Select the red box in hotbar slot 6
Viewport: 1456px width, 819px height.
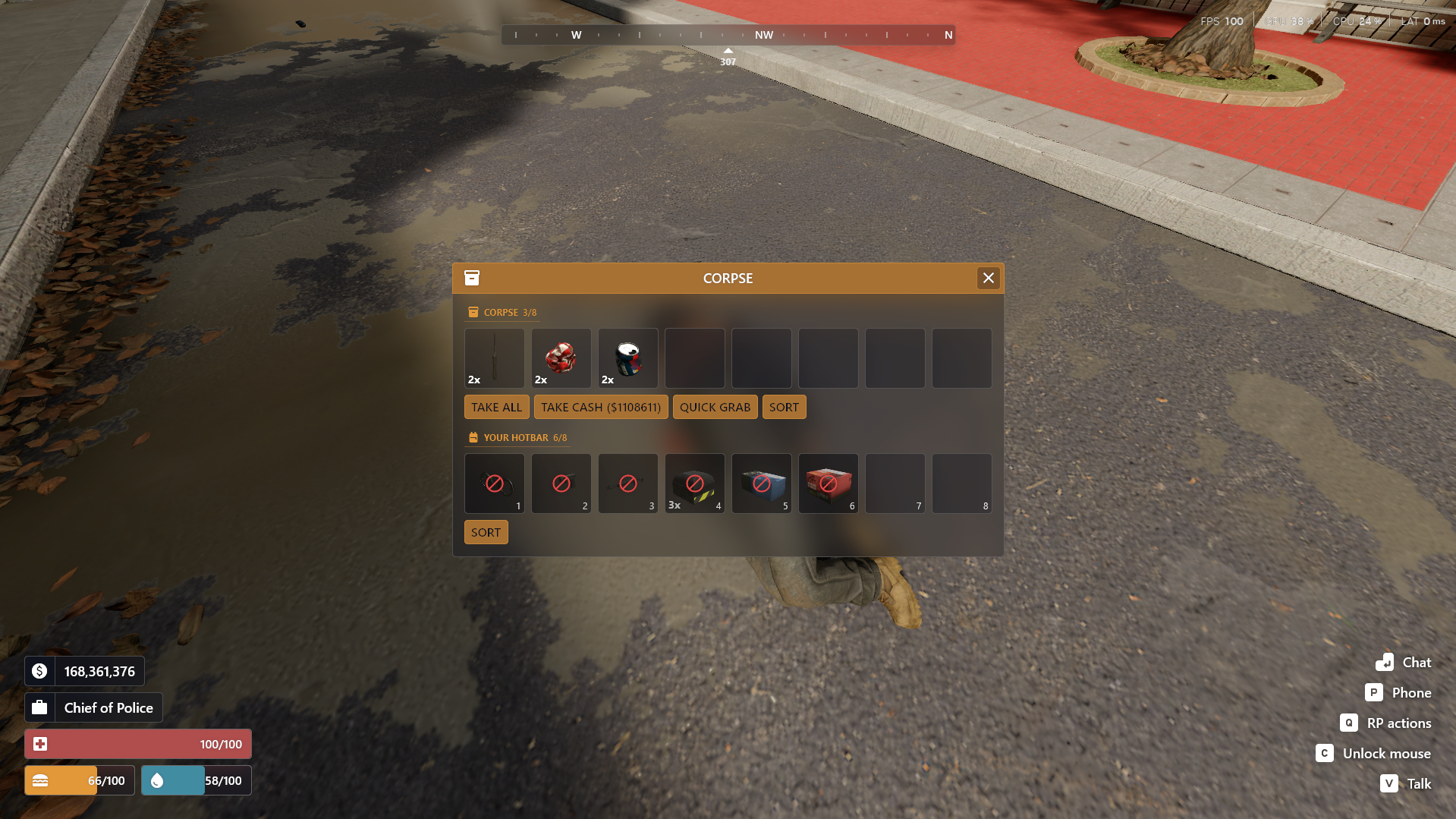(829, 484)
